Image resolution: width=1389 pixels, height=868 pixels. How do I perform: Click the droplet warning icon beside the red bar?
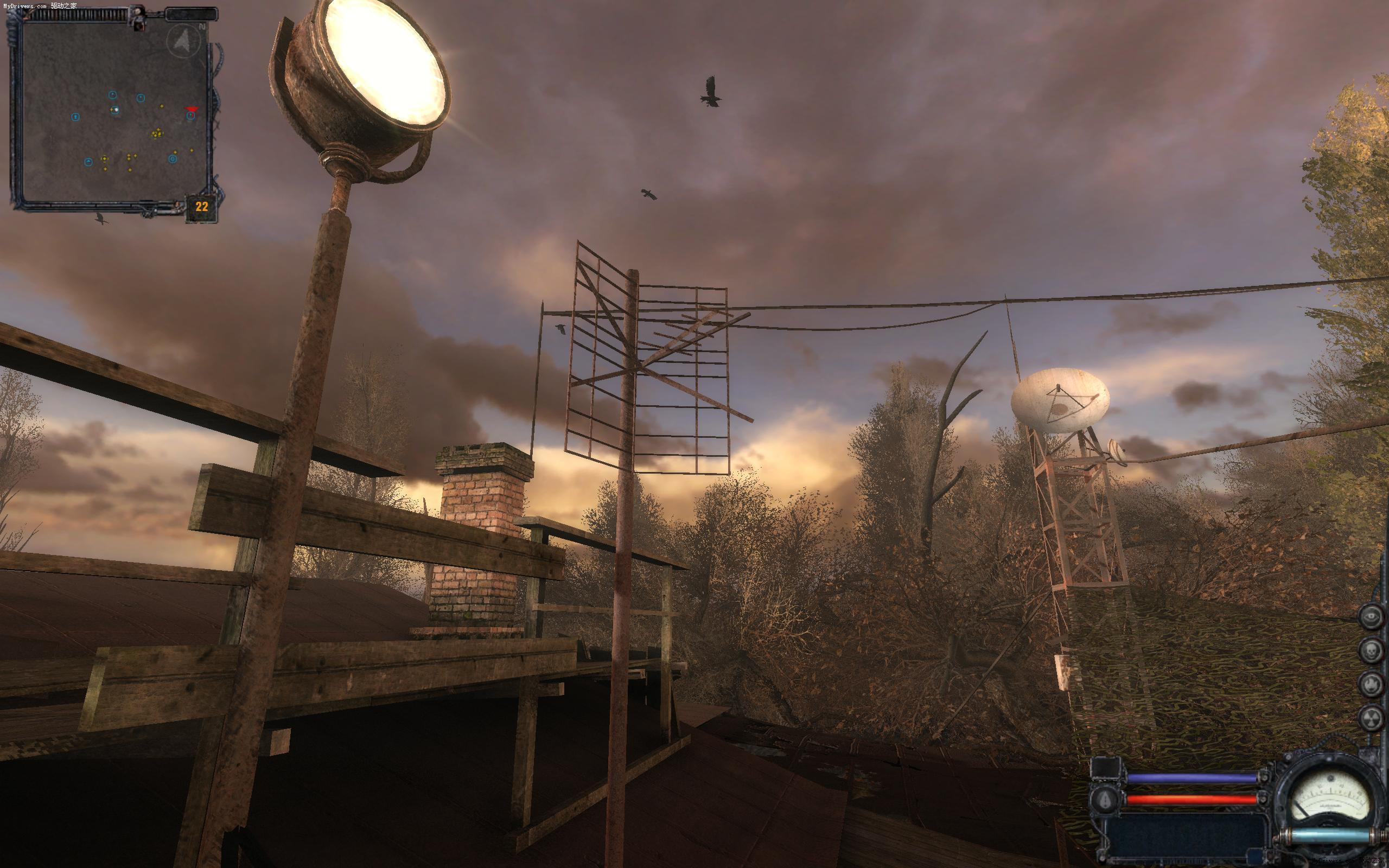point(1105,799)
